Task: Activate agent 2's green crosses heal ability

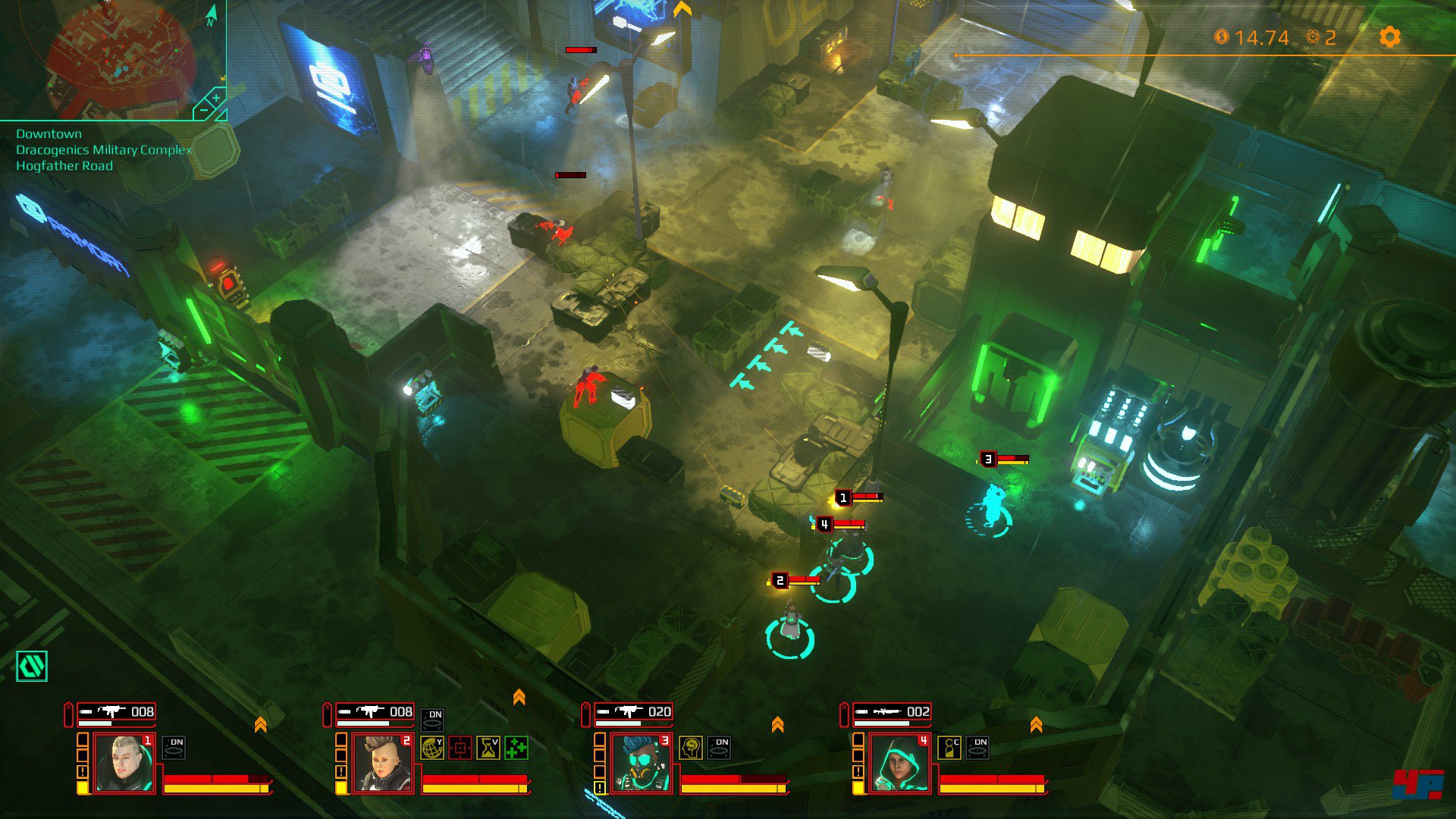Action: click(x=516, y=748)
